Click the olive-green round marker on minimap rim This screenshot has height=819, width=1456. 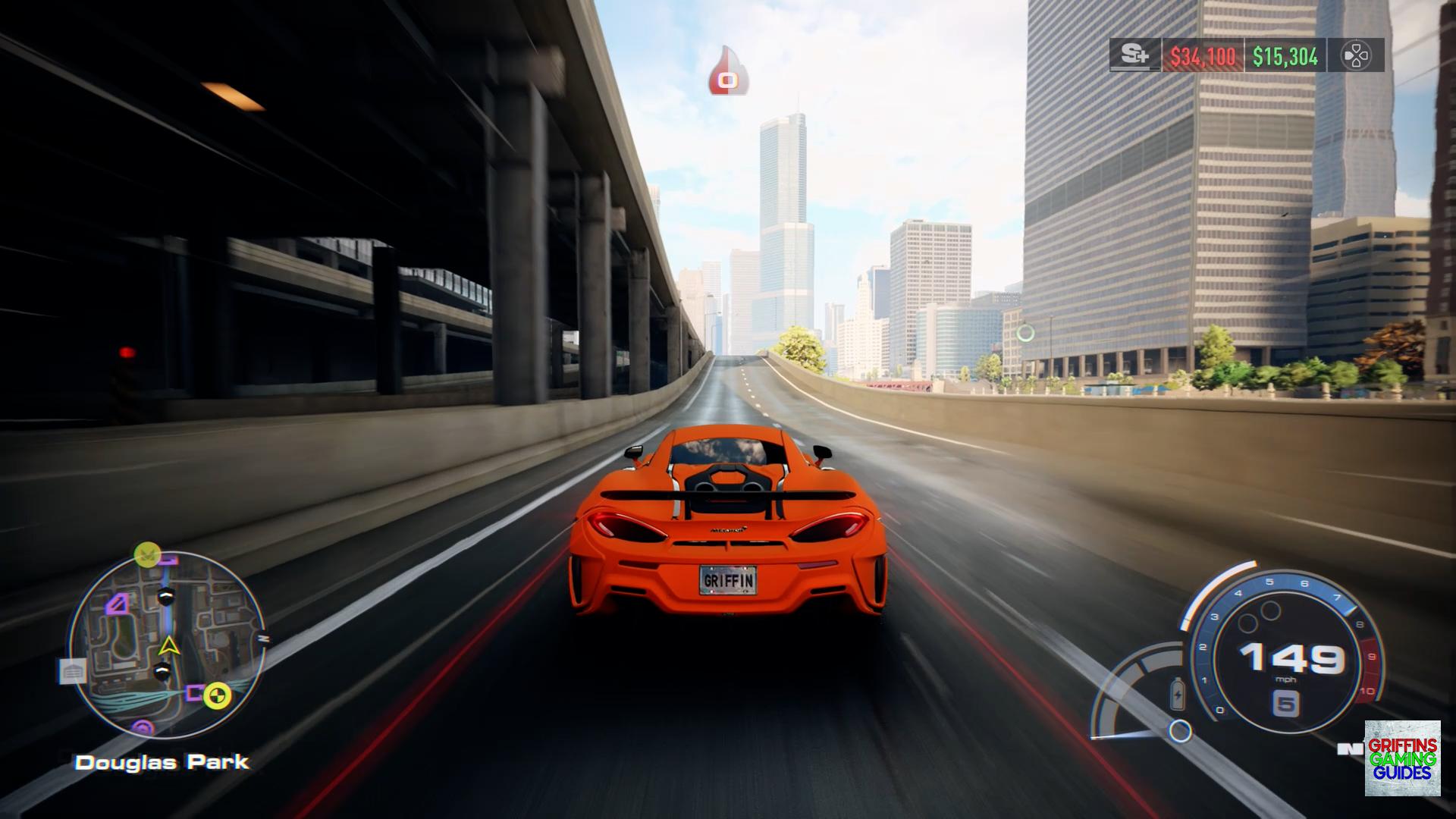click(x=146, y=554)
